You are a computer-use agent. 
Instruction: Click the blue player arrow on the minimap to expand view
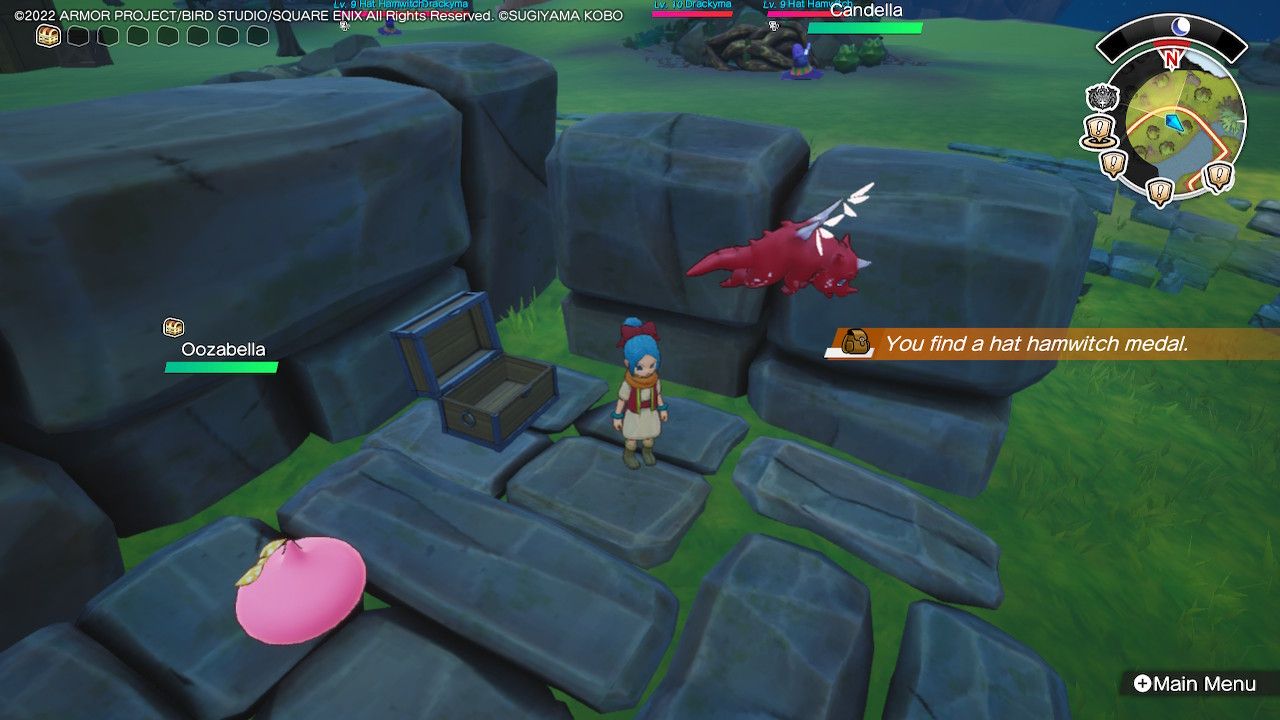[x=1175, y=122]
